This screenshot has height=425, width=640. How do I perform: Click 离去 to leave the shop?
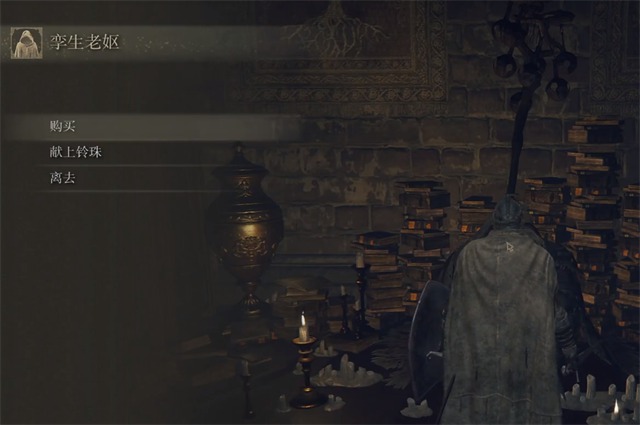coord(62,179)
